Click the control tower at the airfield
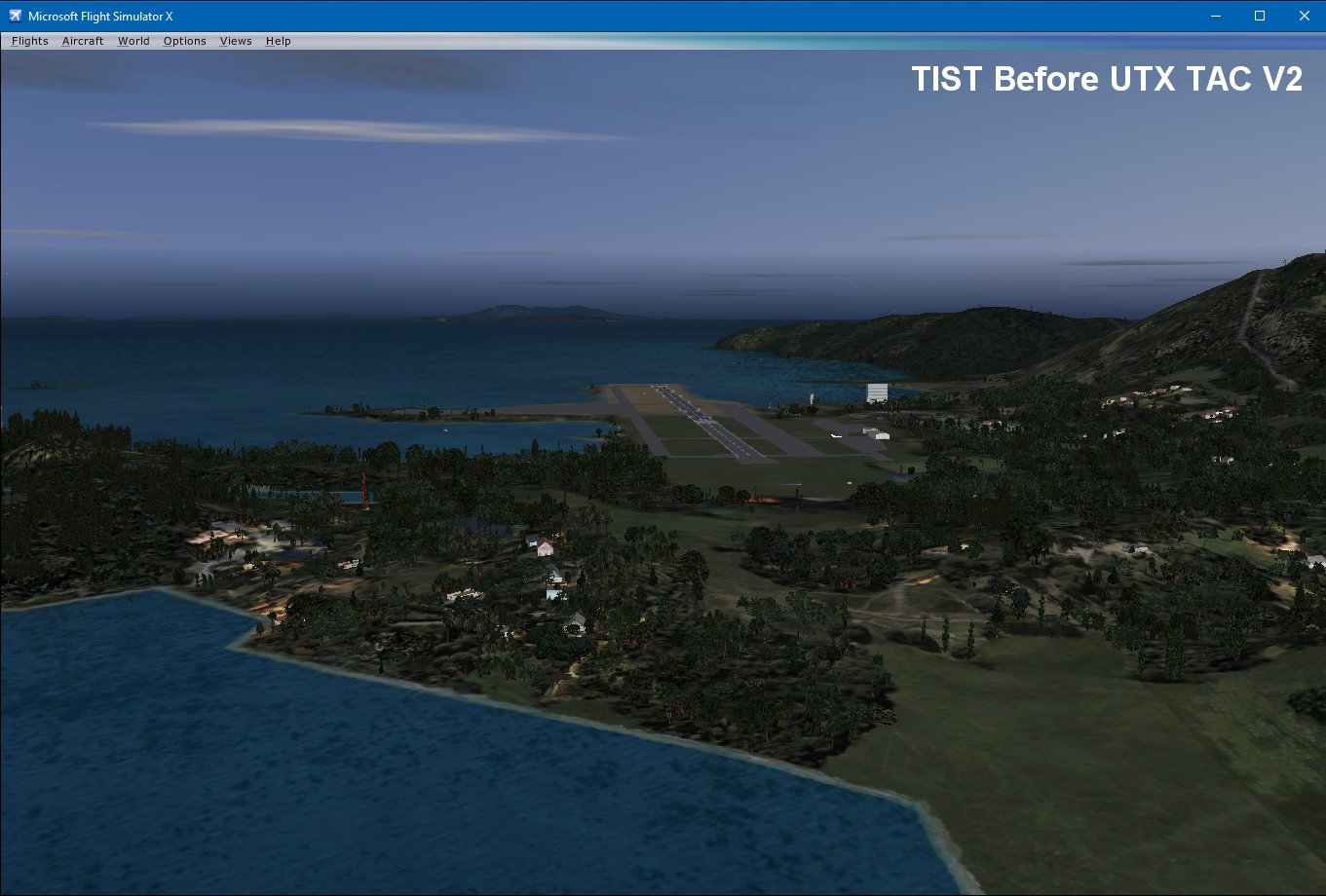1326x896 pixels. (x=811, y=395)
